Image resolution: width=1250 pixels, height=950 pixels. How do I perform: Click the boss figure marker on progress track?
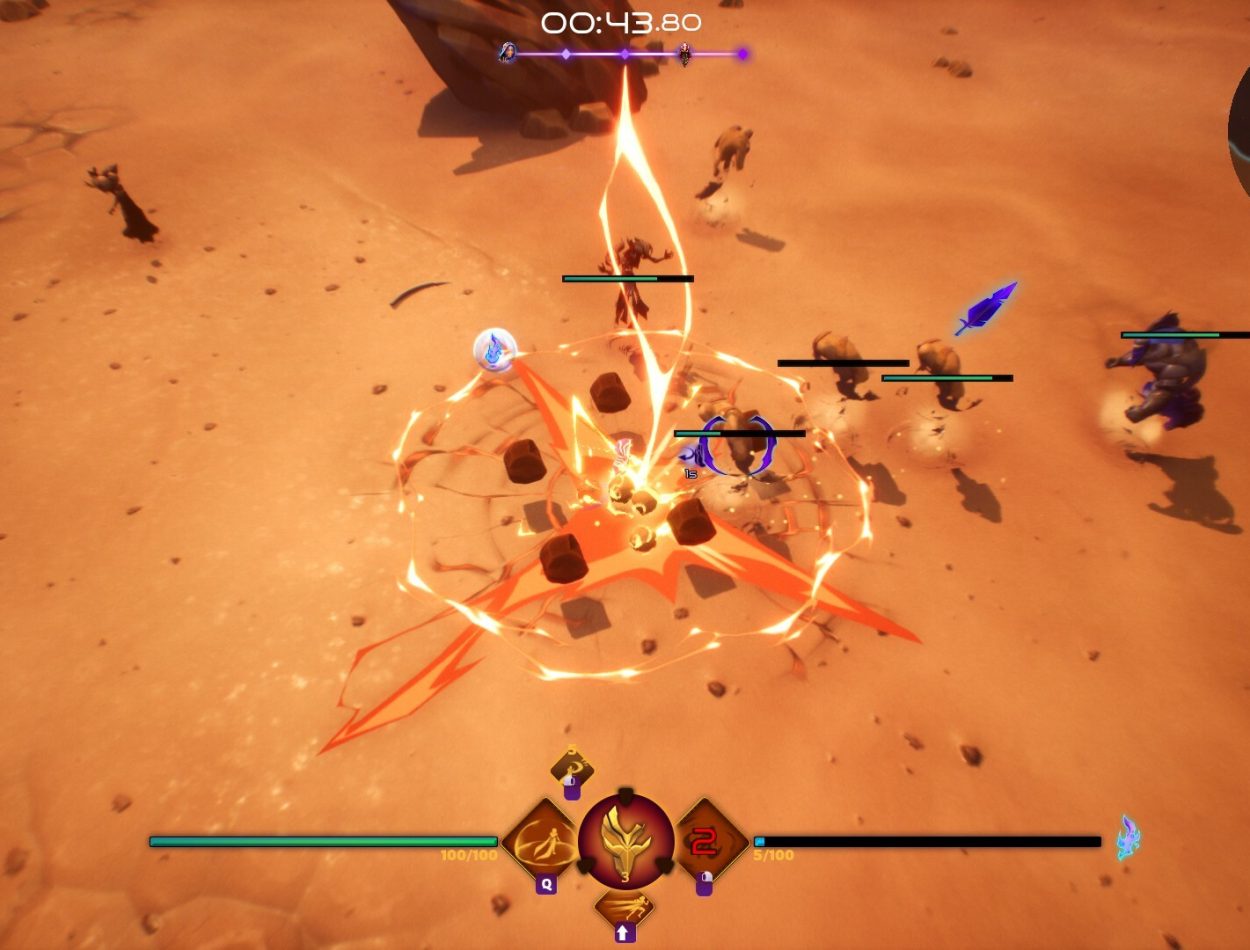click(x=684, y=54)
